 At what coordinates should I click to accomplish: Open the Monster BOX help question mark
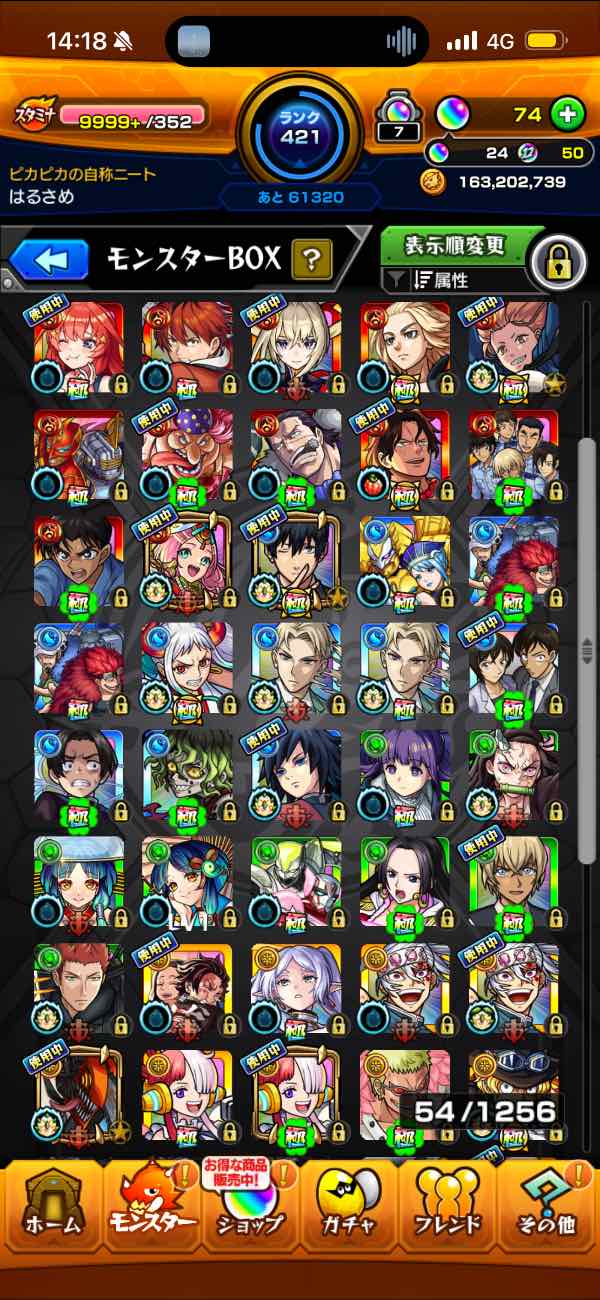[312, 261]
